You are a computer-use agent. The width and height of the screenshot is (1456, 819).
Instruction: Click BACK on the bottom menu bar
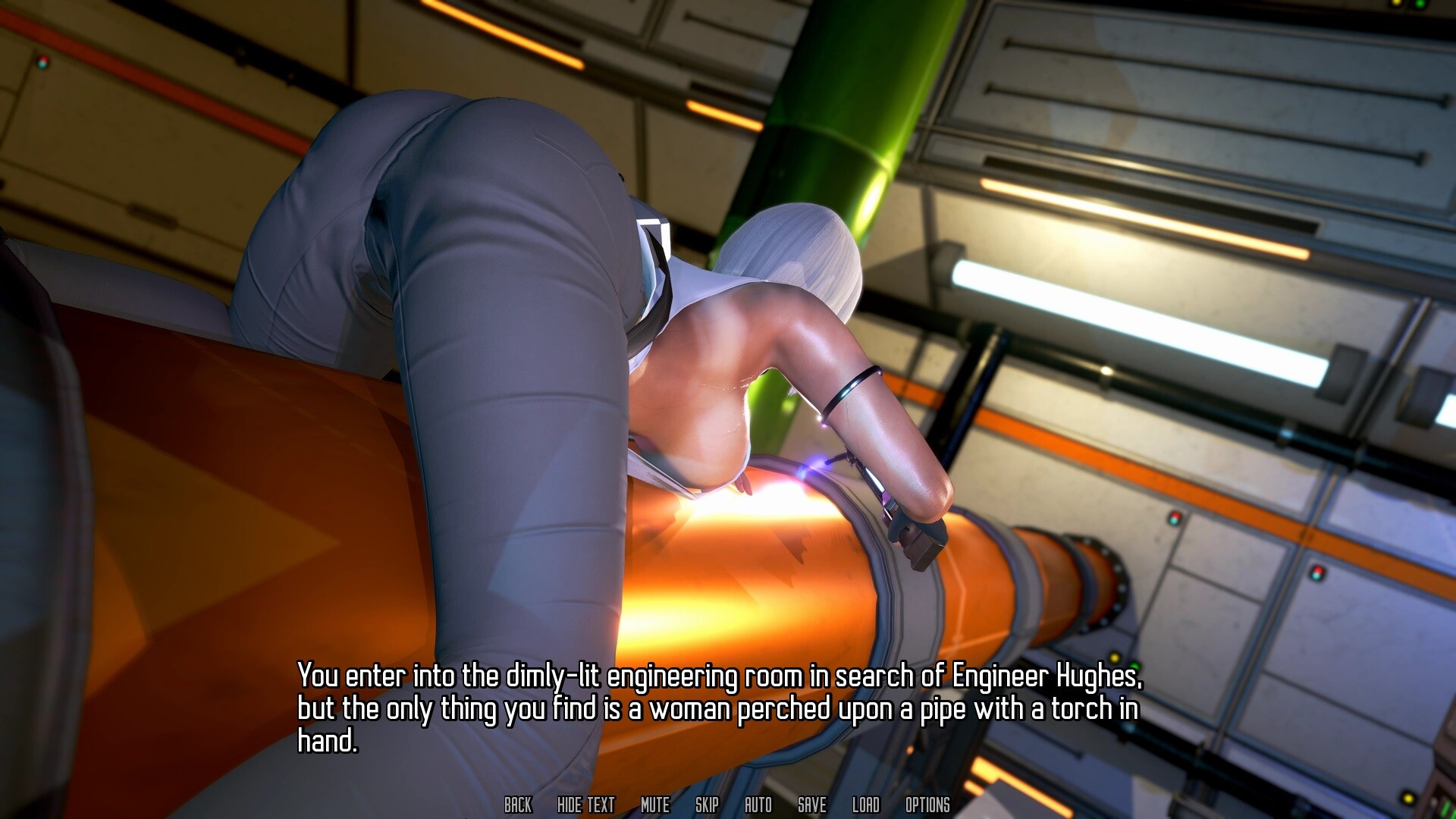[519, 806]
